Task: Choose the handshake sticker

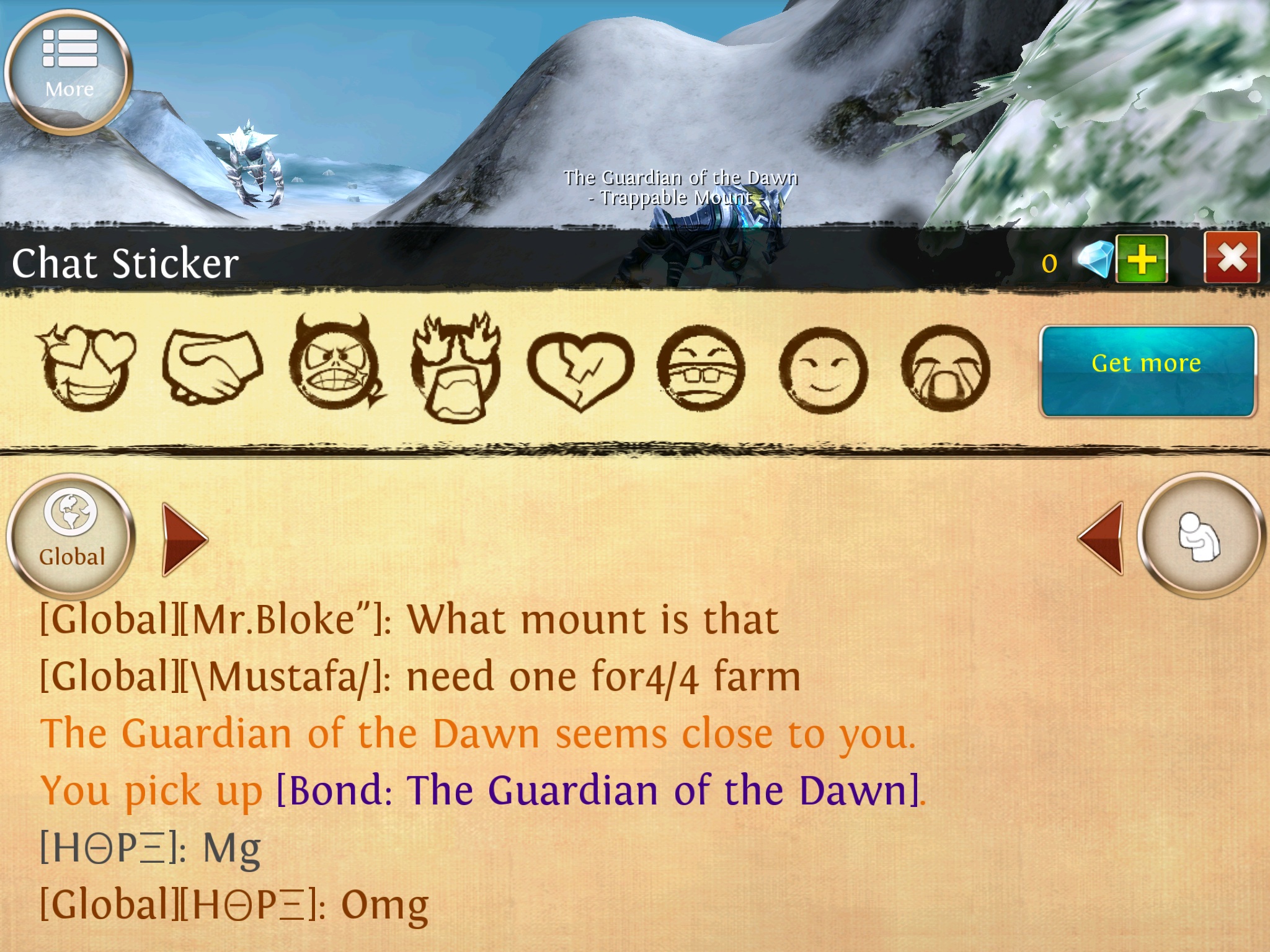Action: 212,368
